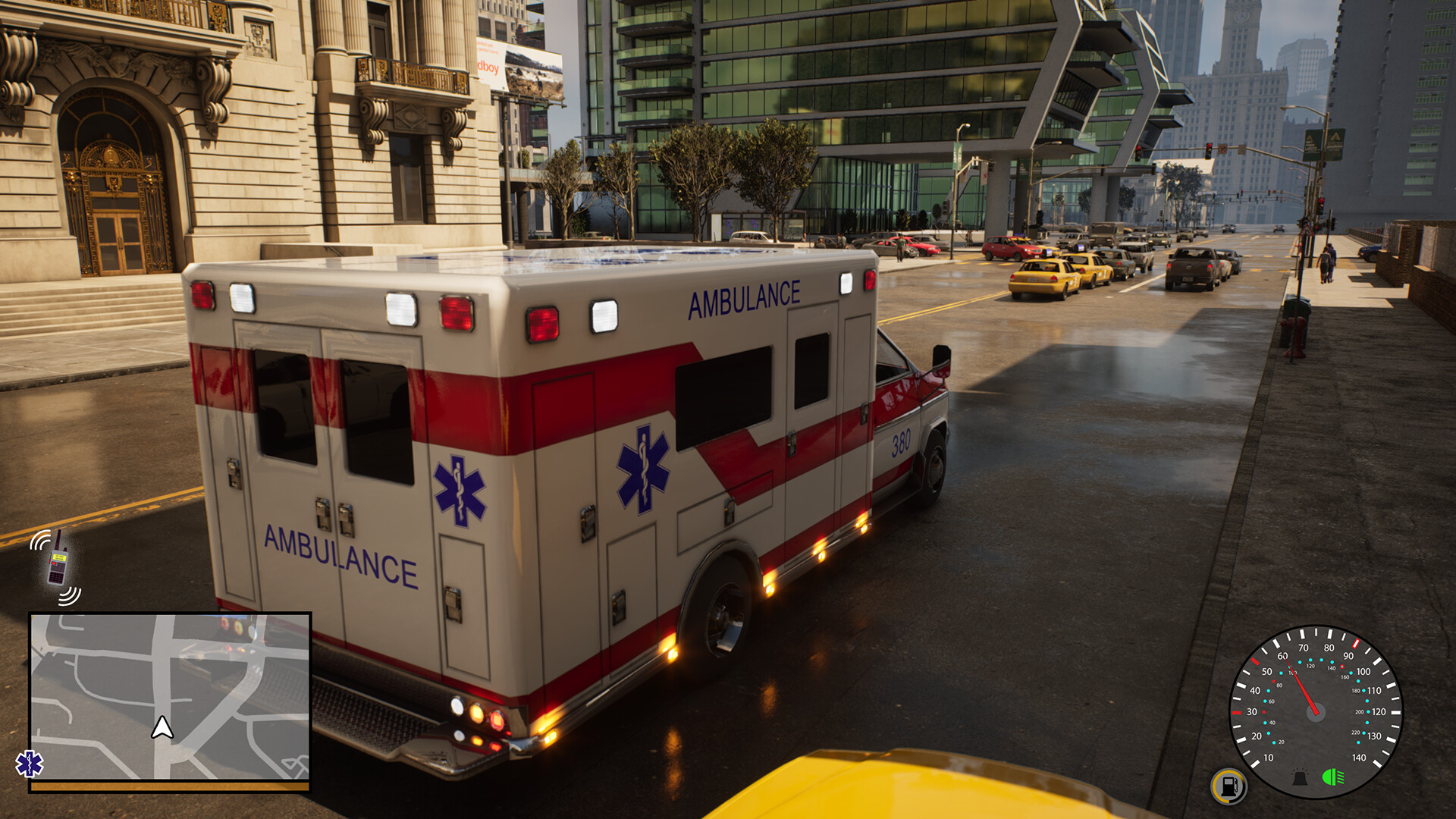
Task: Click the red speedometer needle
Action: (x=1303, y=687)
